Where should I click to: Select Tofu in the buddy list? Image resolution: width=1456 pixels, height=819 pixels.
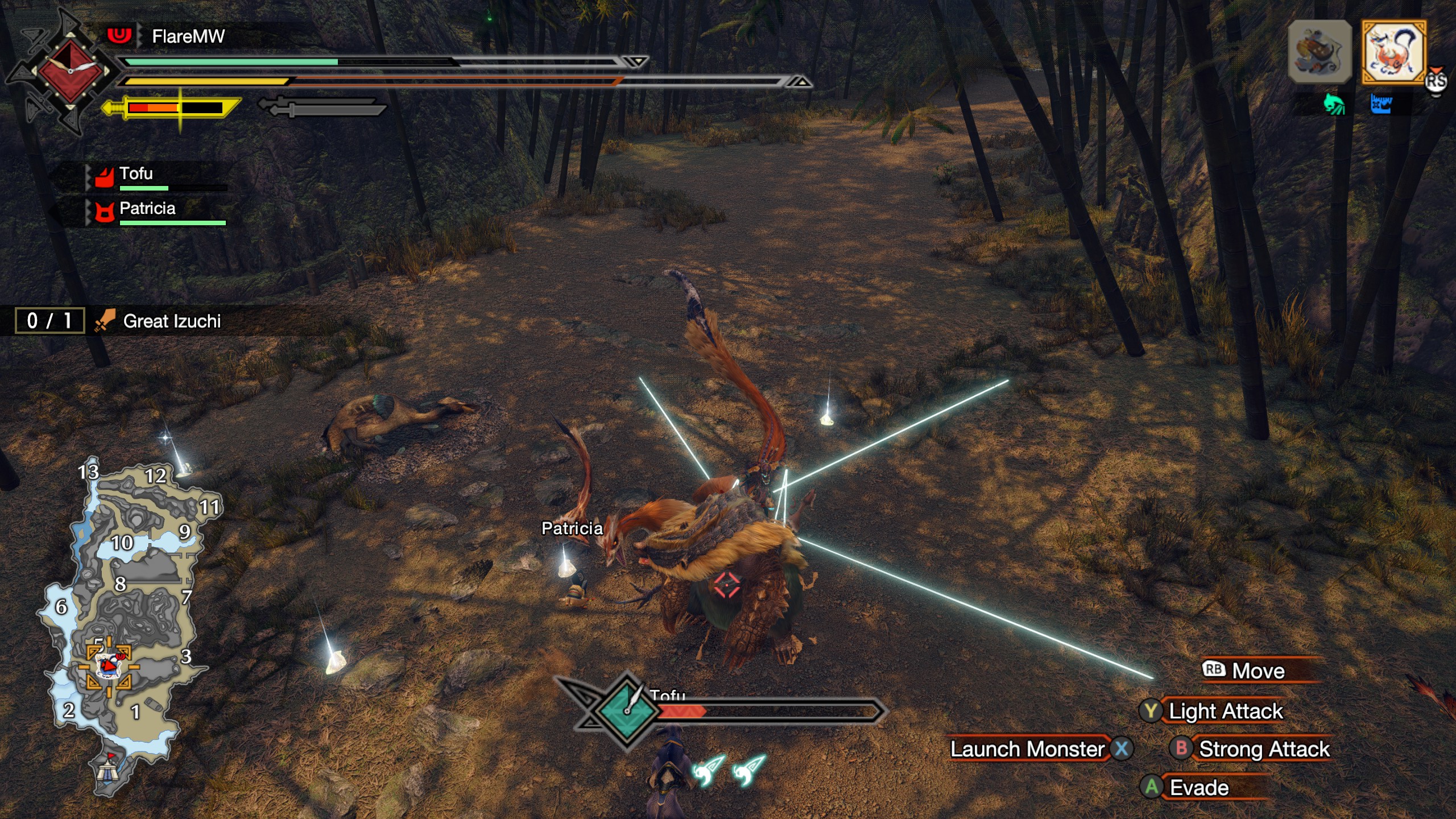point(136,174)
